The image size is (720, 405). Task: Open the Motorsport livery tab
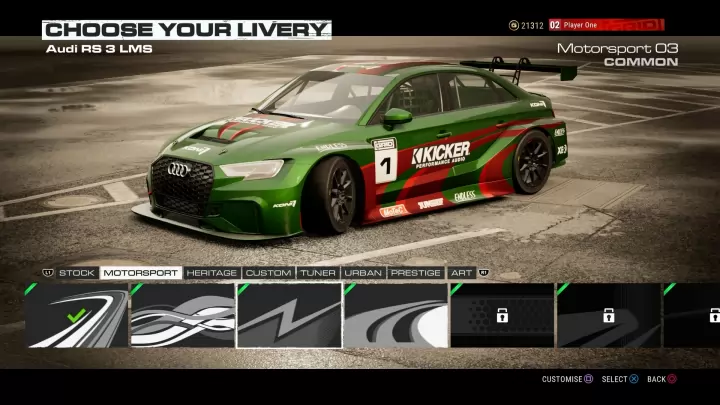coord(140,272)
